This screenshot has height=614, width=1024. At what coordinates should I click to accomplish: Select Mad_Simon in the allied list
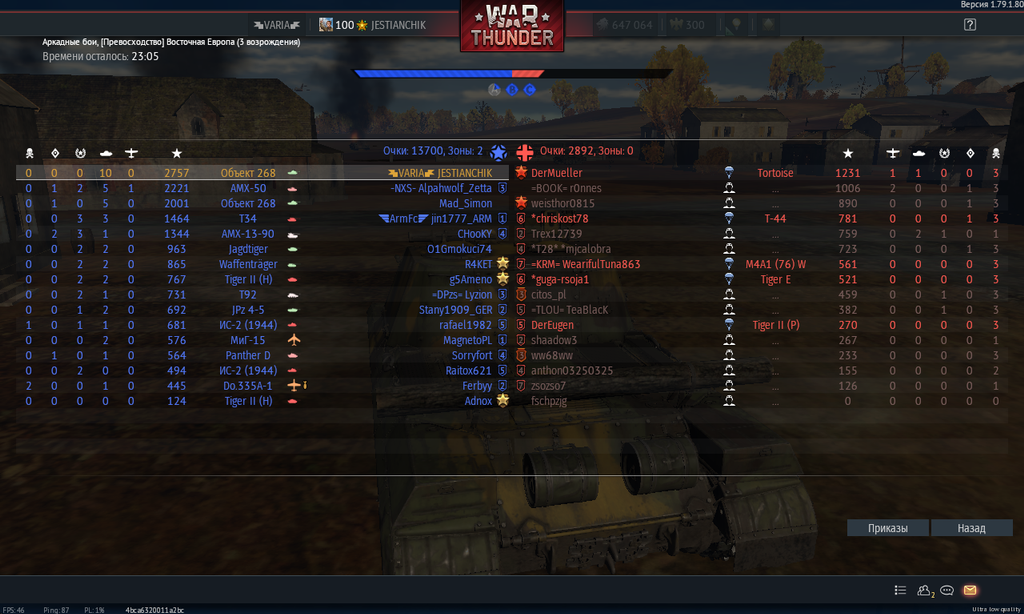click(465, 204)
